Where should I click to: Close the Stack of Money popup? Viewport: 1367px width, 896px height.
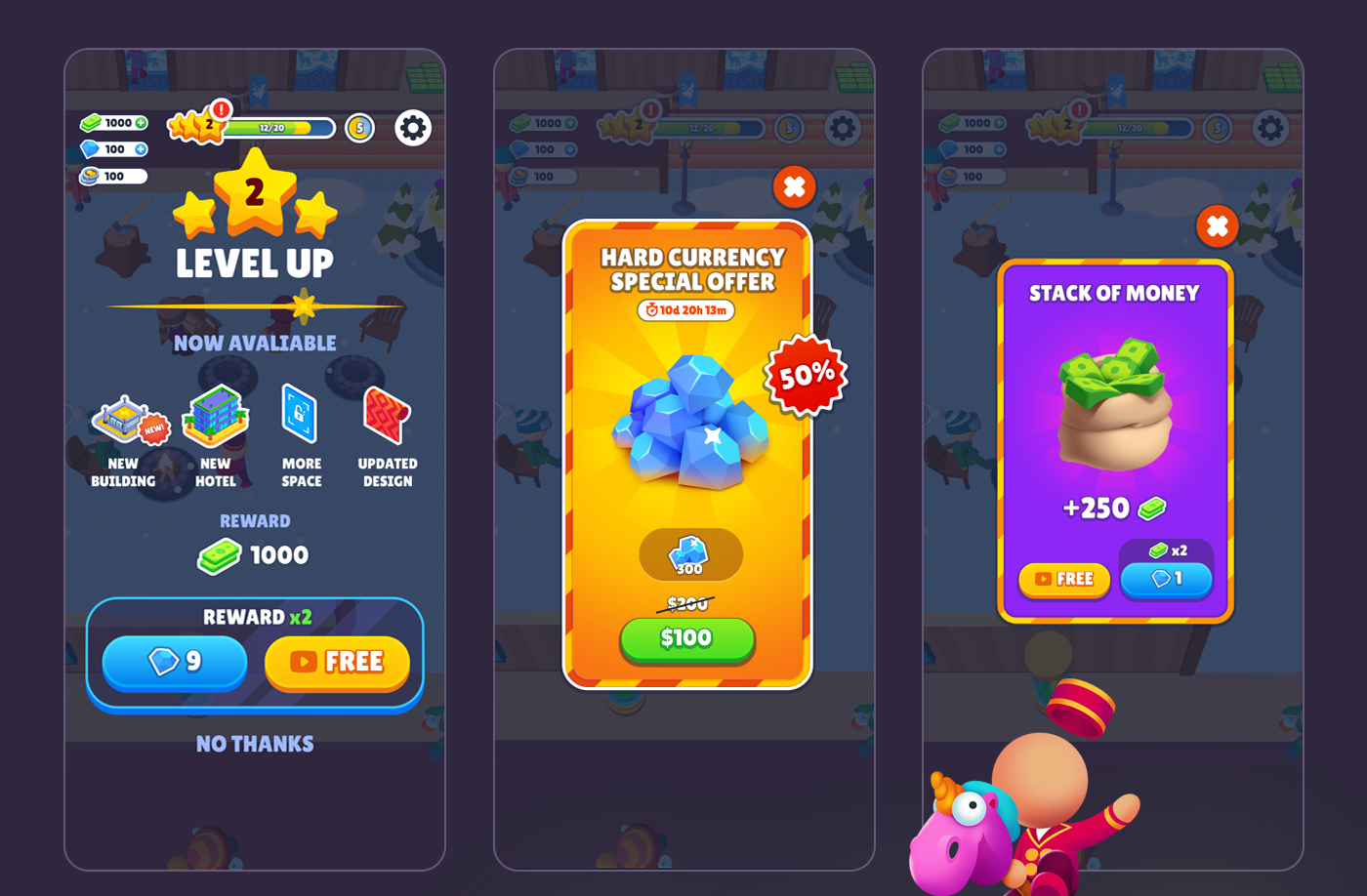coord(1217,226)
